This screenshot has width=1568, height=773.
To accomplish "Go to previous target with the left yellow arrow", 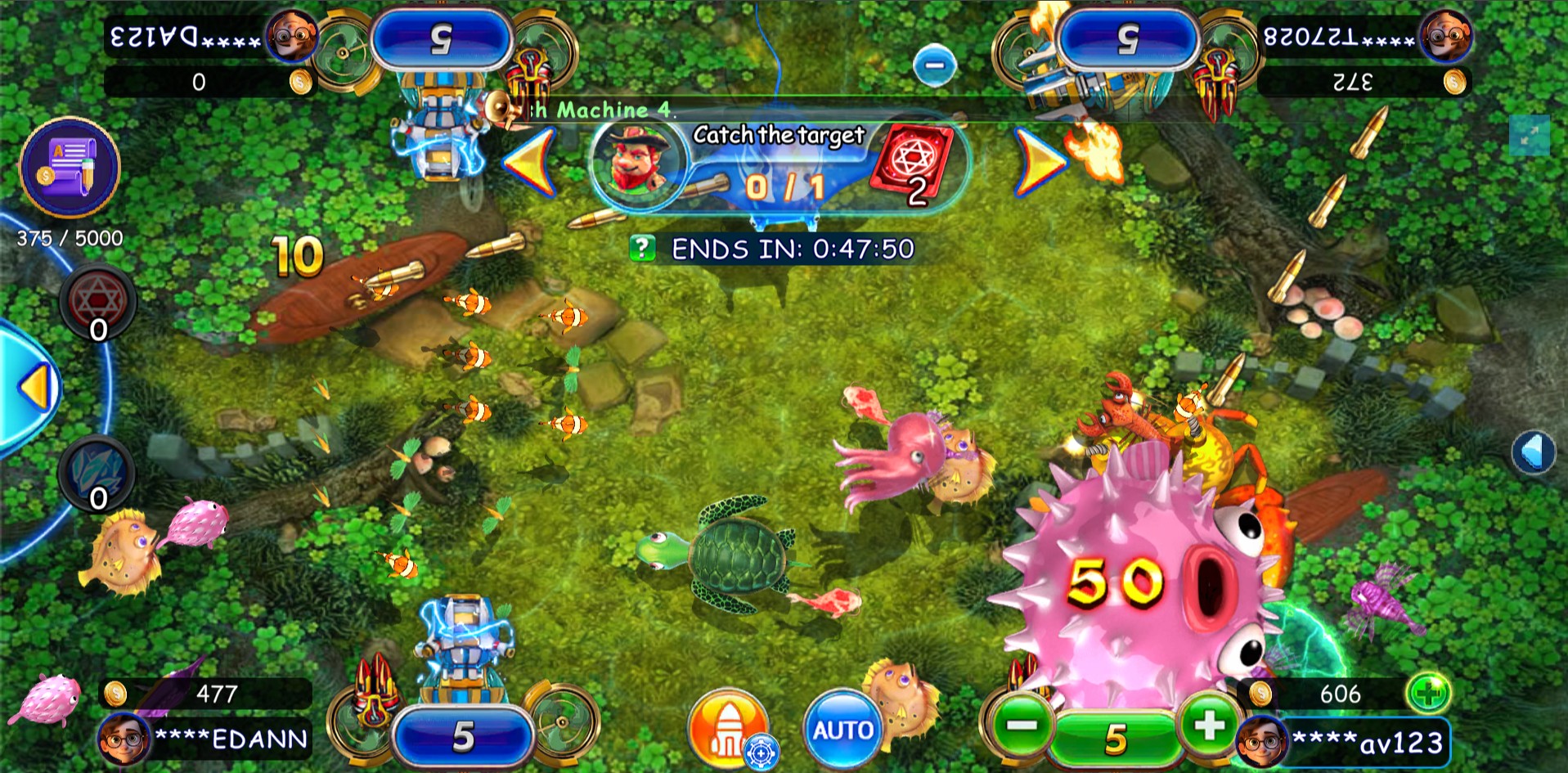I will tap(530, 163).
